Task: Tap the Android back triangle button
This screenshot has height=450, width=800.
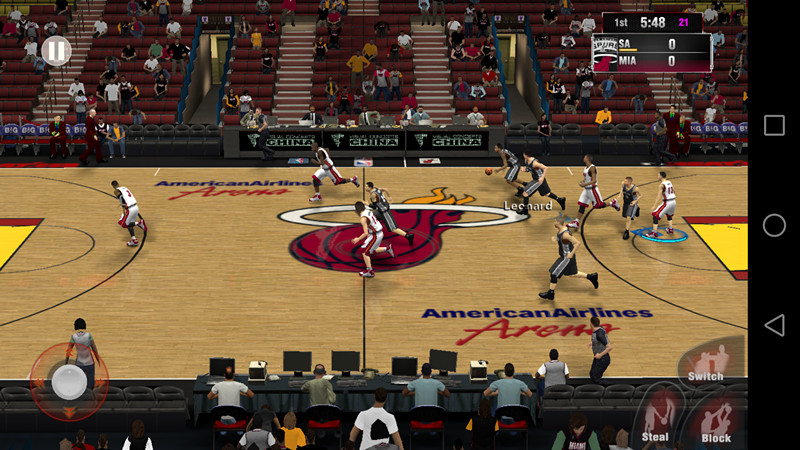Action: tap(773, 325)
